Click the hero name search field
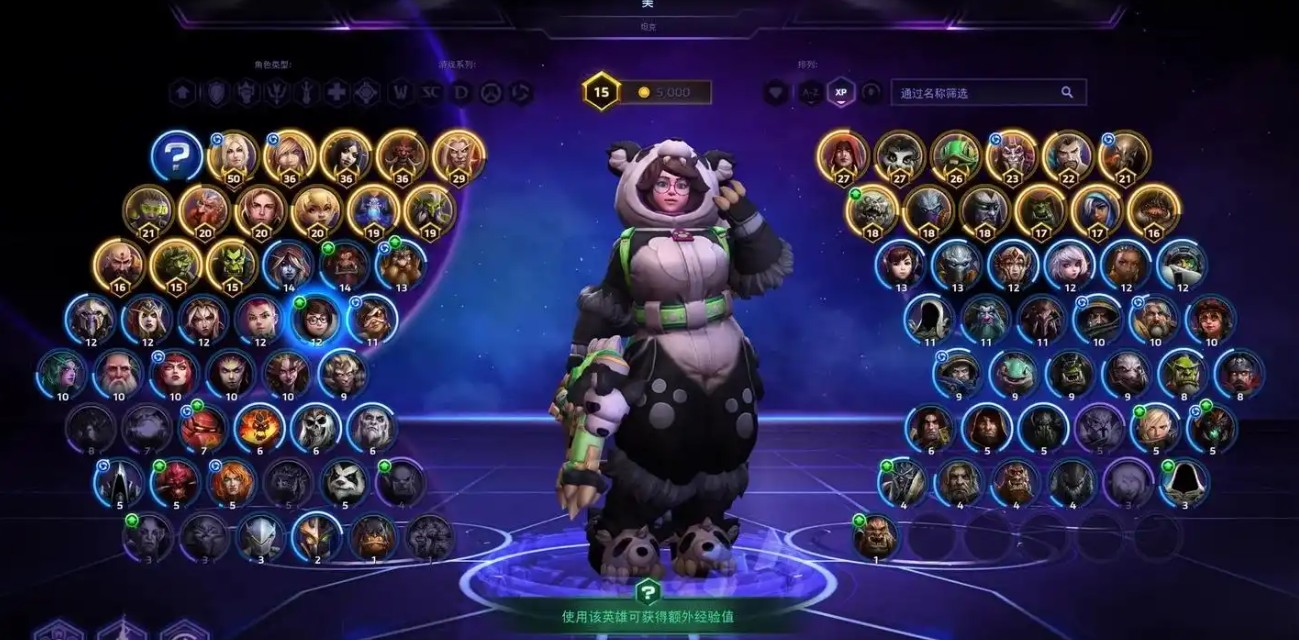1299x640 pixels. 975,93
